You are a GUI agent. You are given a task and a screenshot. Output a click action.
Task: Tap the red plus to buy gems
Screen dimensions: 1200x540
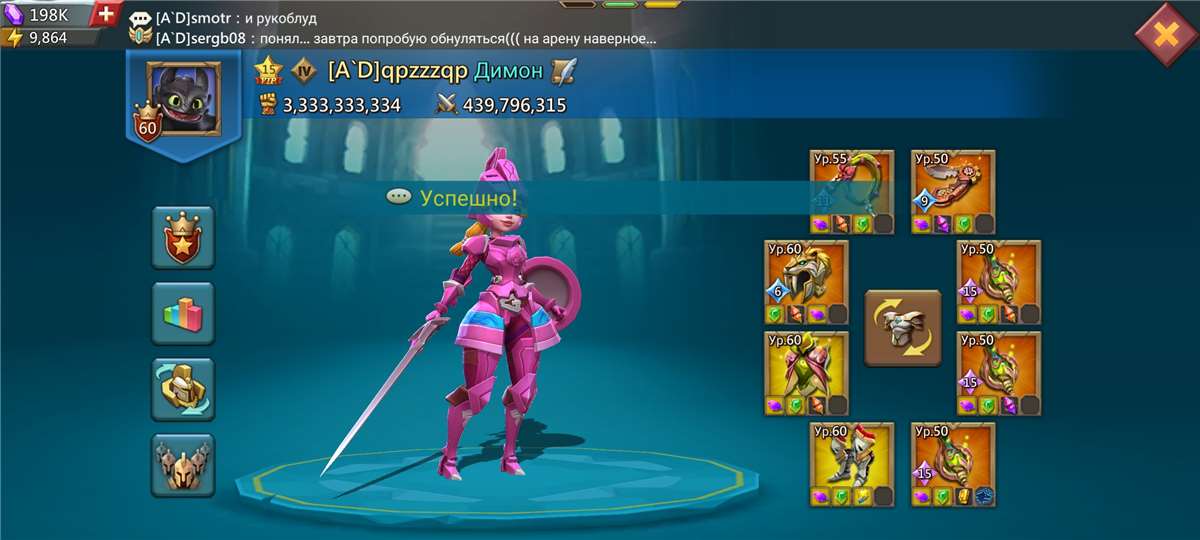(x=107, y=15)
